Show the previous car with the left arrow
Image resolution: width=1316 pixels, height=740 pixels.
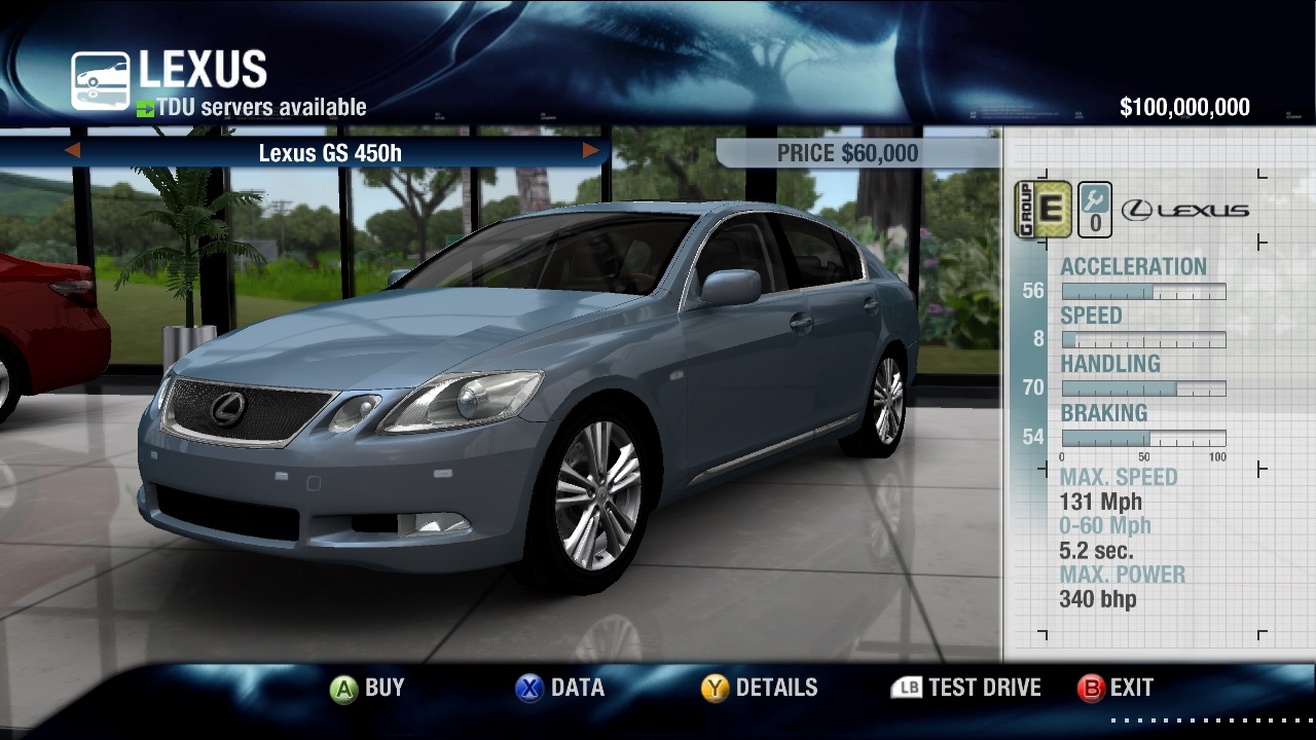[72, 151]
